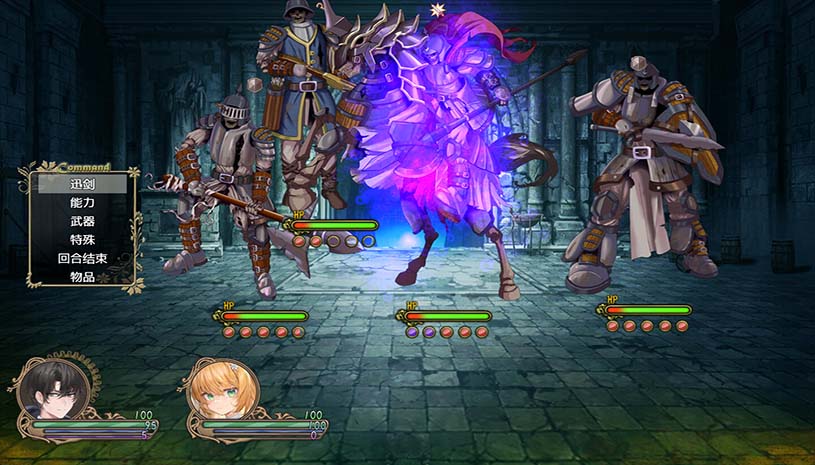Image resolution: width=815 pixels, height=465 pixels.
Task: Choose the 武器 weapon command
Action: (x=83, y=221)
